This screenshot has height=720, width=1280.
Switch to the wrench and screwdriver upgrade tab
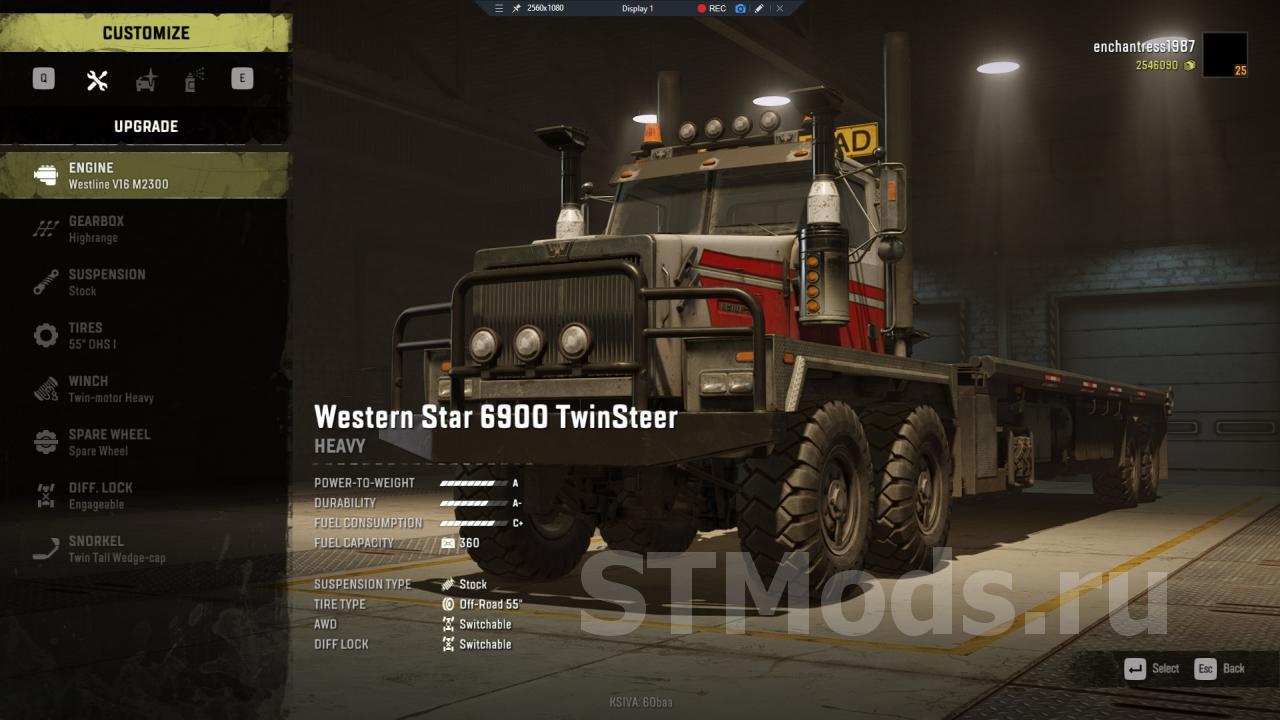coord(97,80)
